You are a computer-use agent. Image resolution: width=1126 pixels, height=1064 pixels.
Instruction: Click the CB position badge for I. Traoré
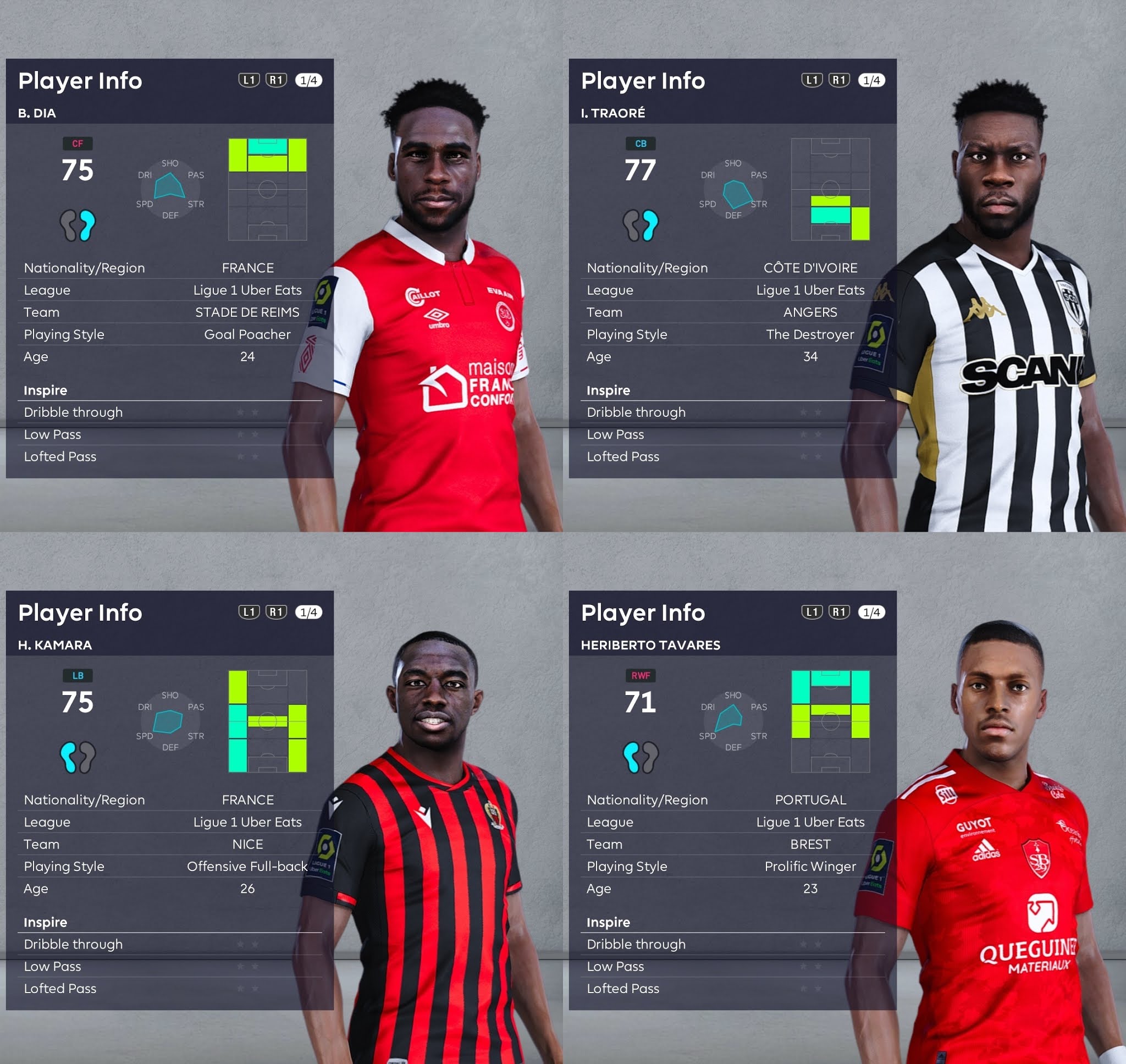640,144
